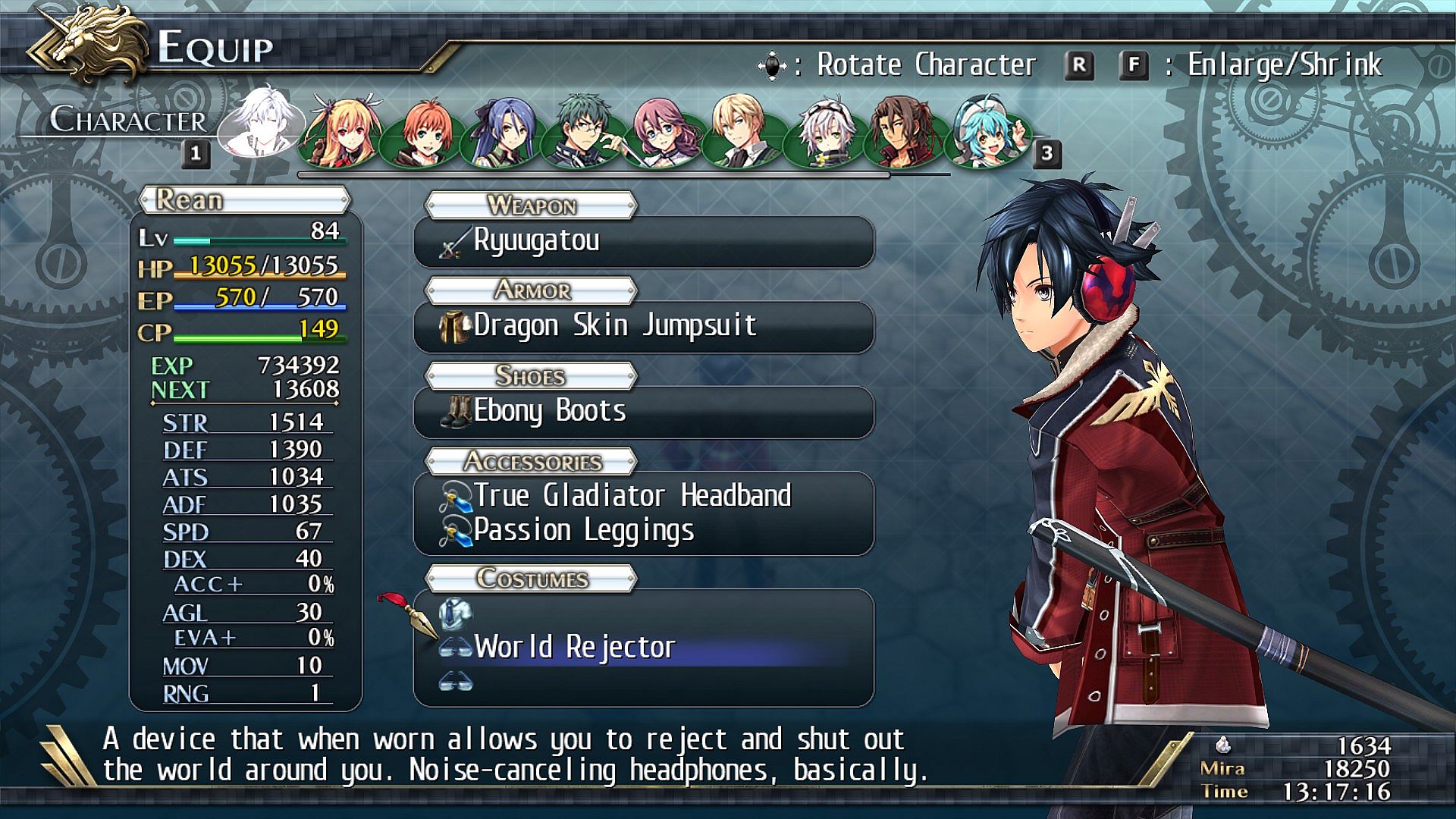Viewport: 1456px width, 819px height.
Task: Select the World Rejector costume entry
Action: (x=643, y=648)
